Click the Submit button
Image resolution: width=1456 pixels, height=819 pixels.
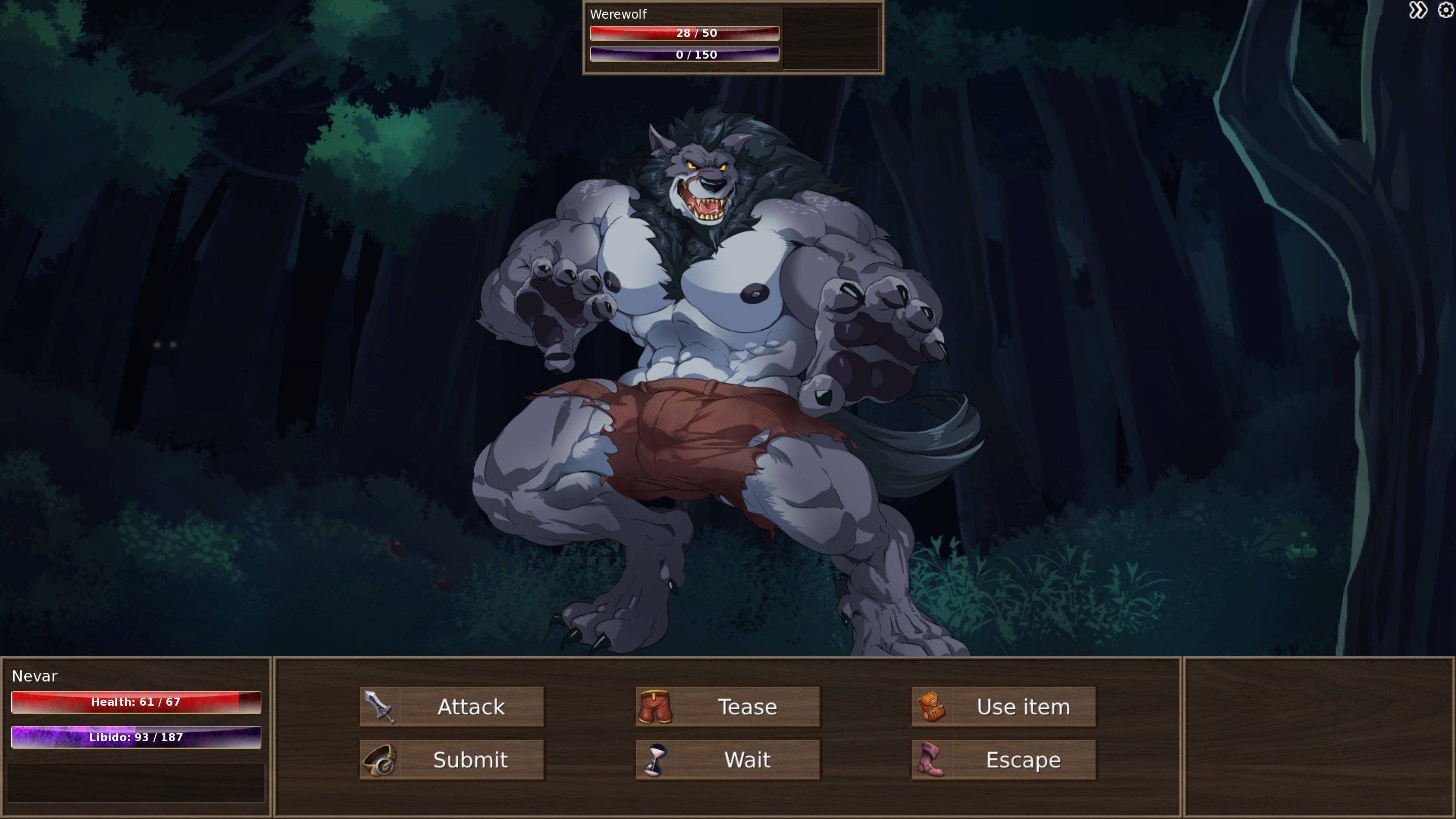(452, 760)
